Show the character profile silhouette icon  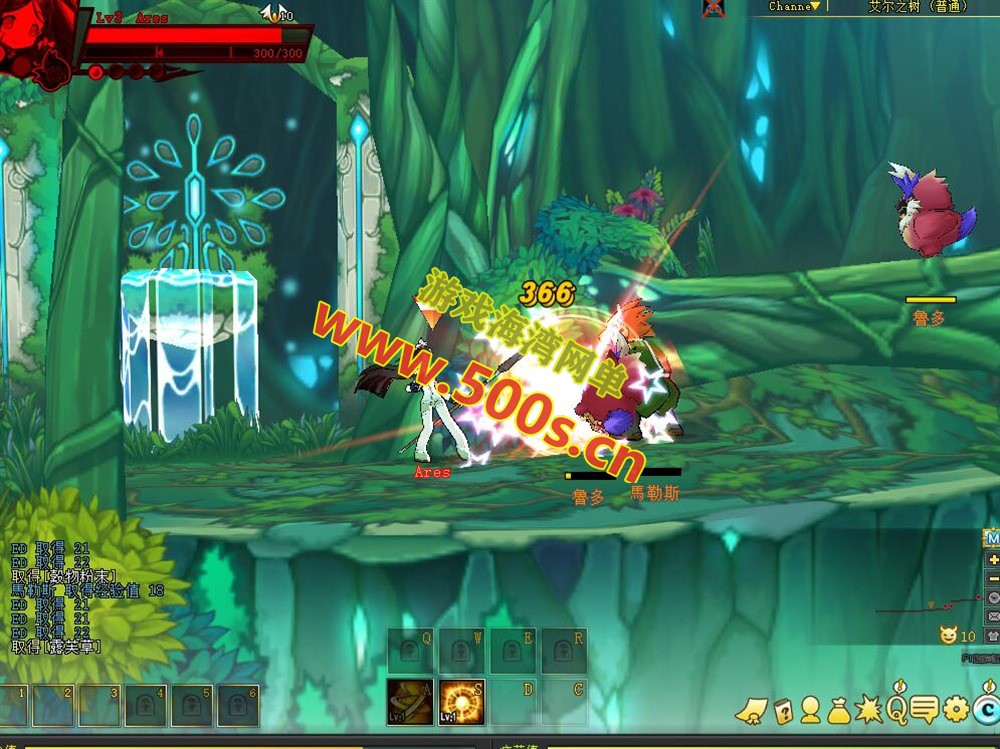tap(810, 710)
